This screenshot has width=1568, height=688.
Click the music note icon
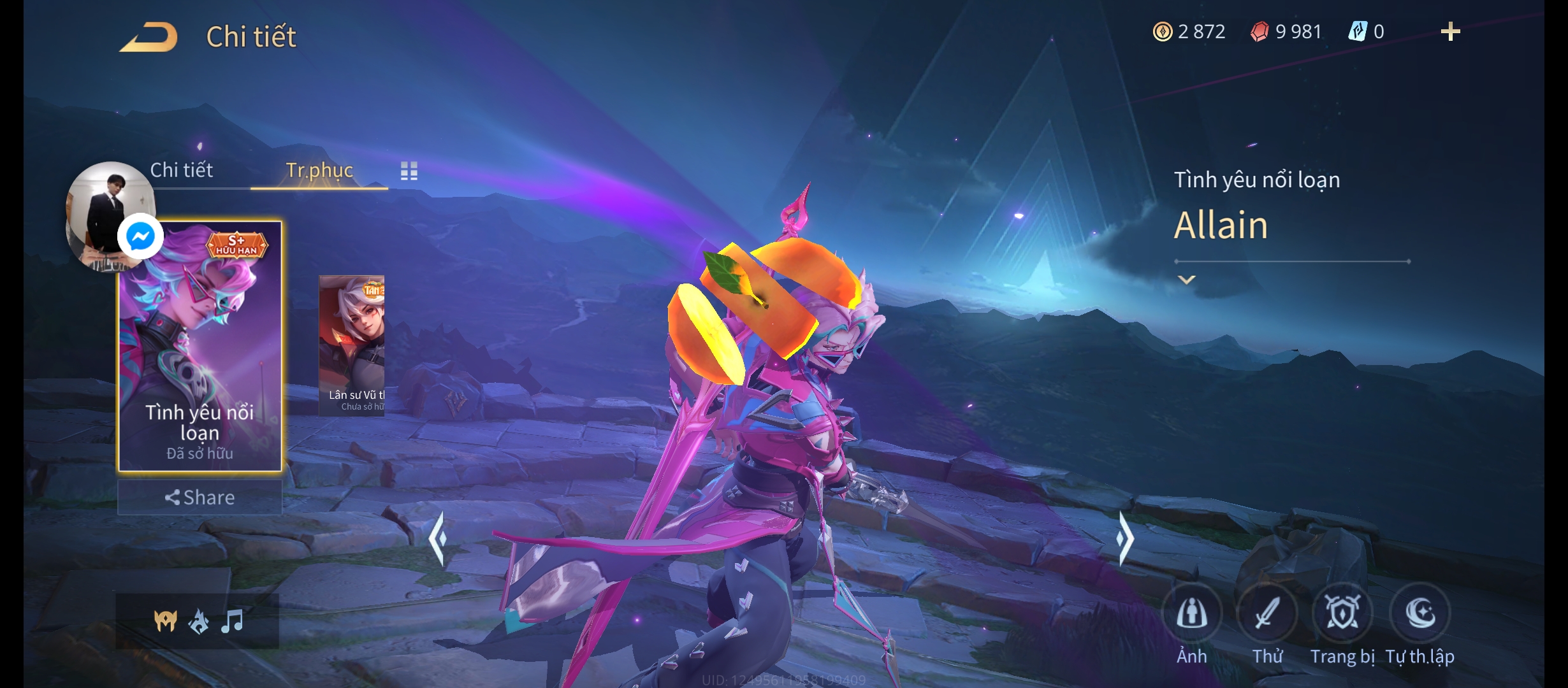point(233,621)
